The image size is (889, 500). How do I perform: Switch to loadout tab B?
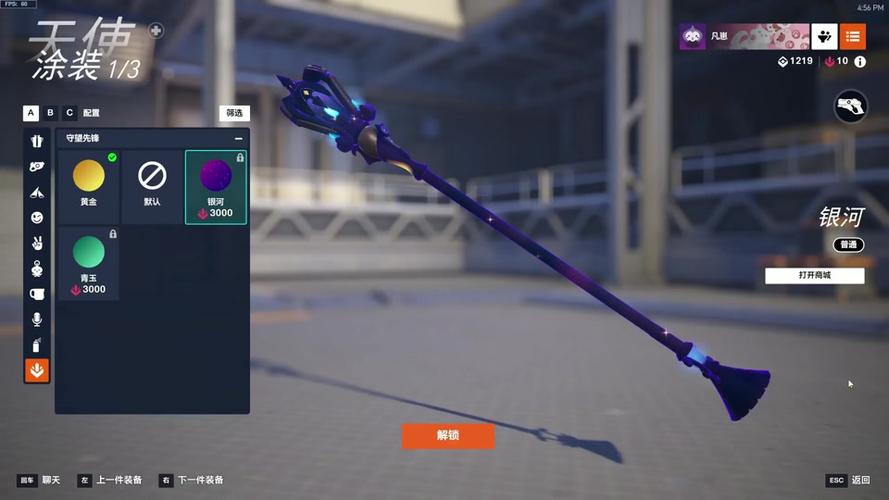coord(50,113)
